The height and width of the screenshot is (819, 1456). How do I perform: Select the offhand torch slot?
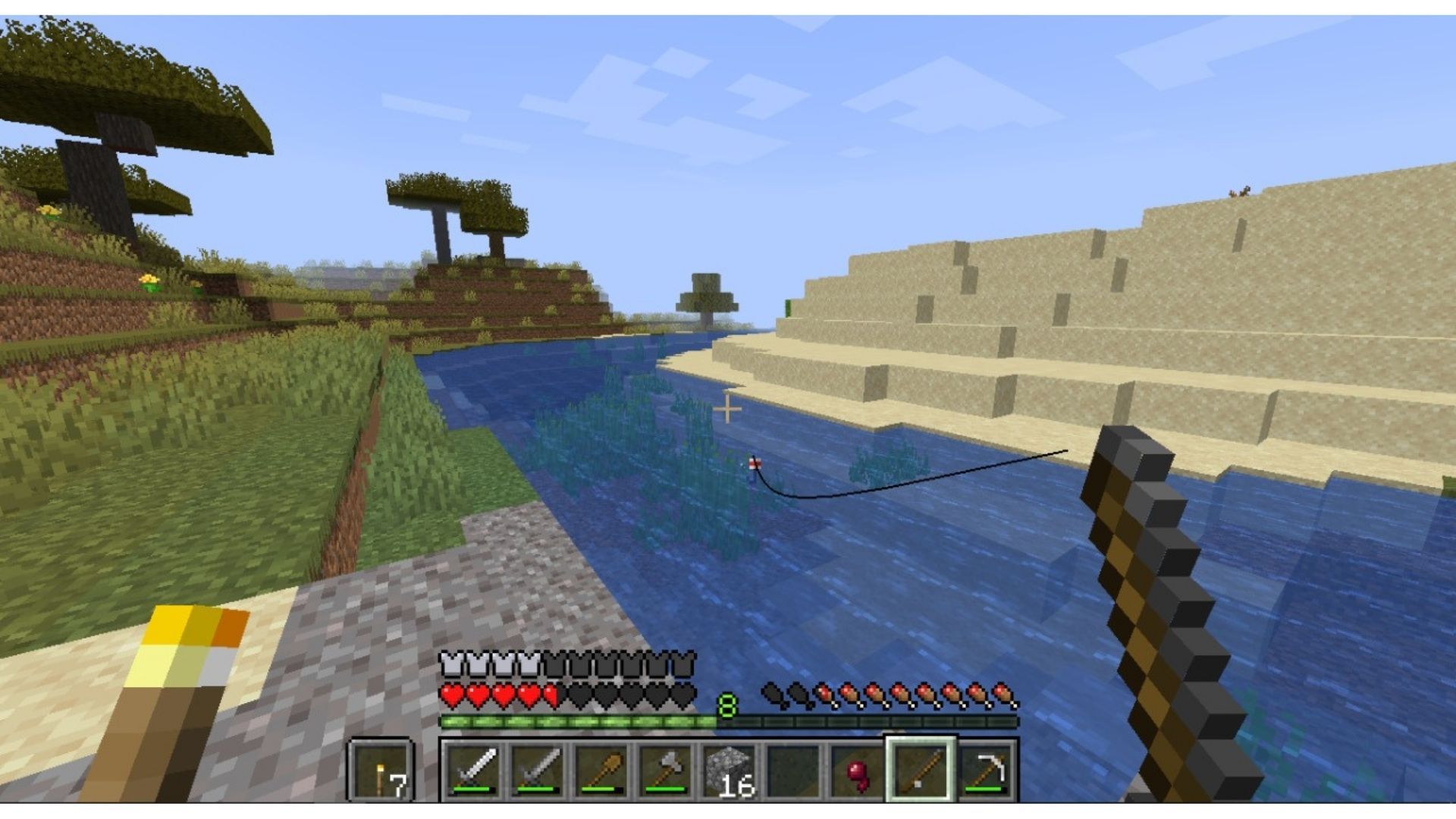381,770
